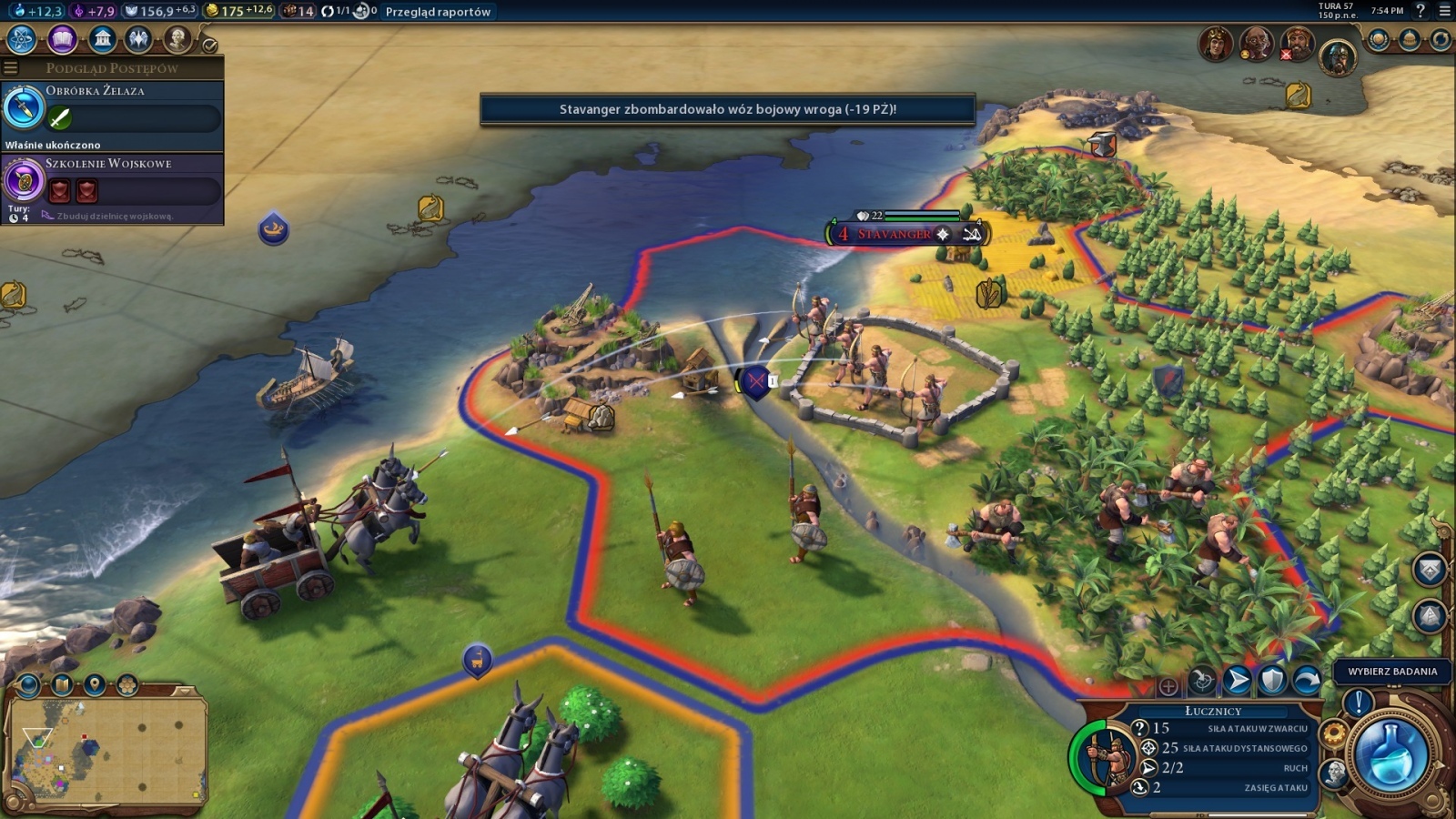Open the technology tree atom icon
The width and height of the screenshot is (1456, 819).
[x=21, y=39]
